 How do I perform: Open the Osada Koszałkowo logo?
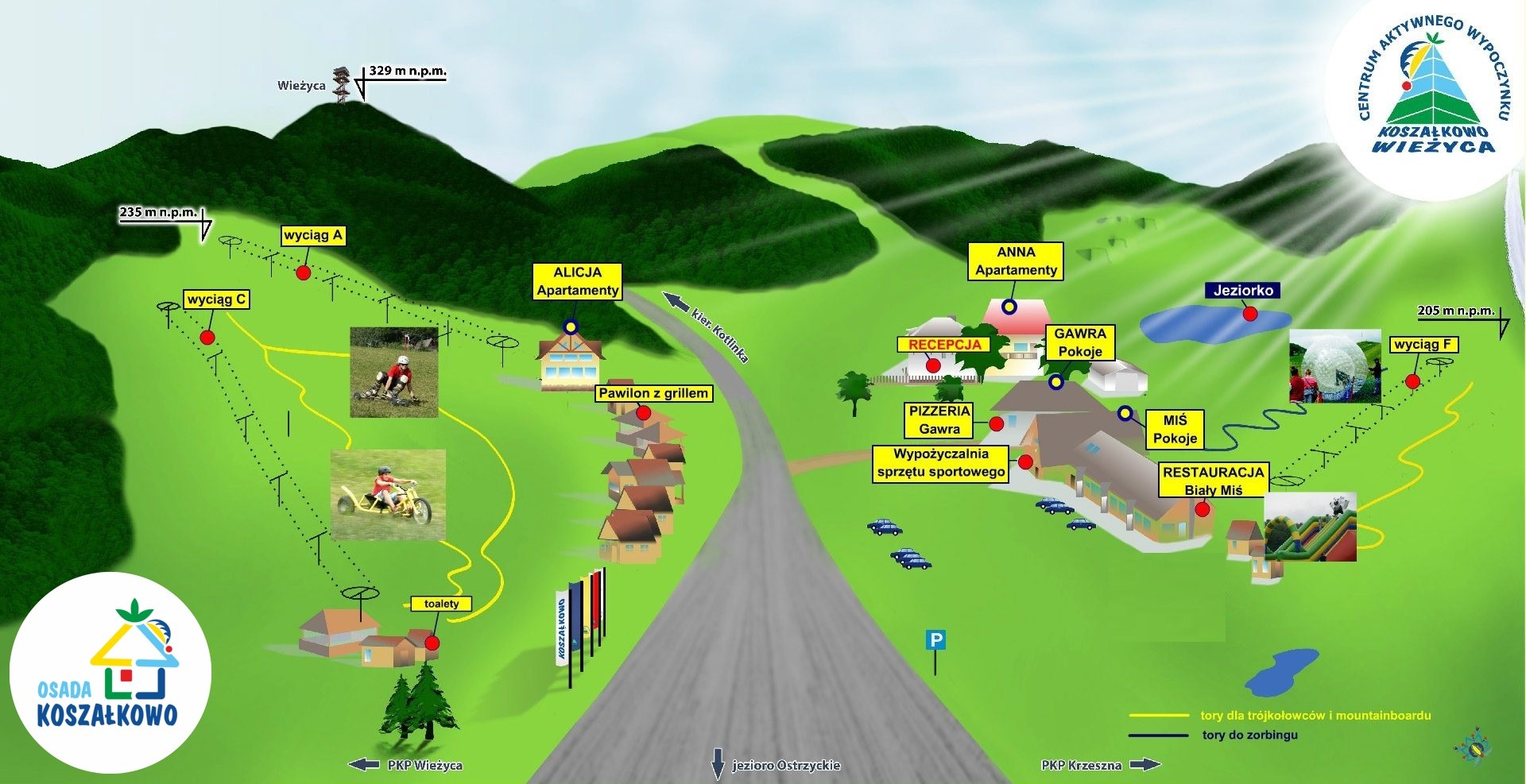coord(110,672)
